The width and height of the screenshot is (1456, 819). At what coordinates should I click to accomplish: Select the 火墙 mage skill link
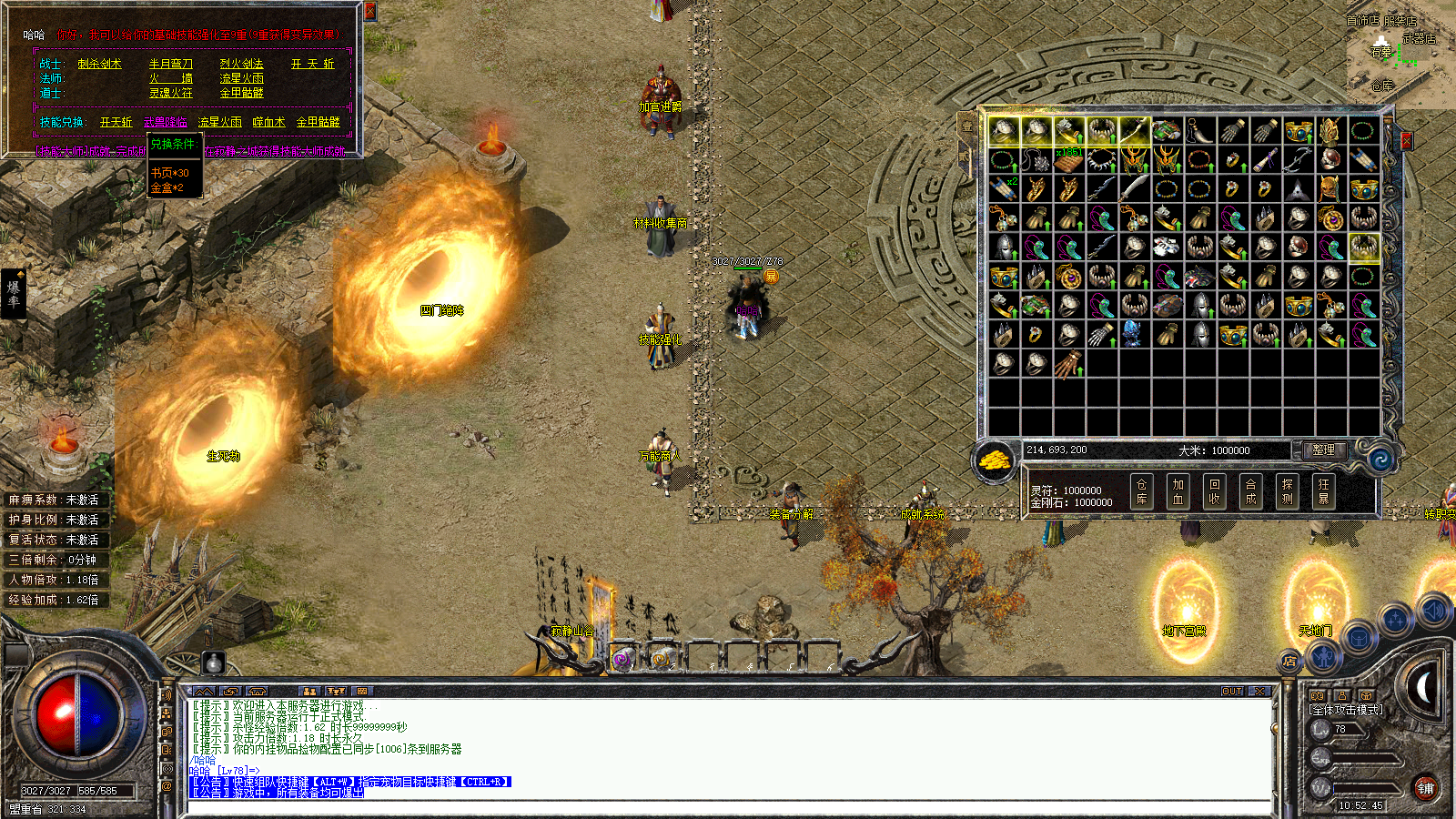[171, 78]
